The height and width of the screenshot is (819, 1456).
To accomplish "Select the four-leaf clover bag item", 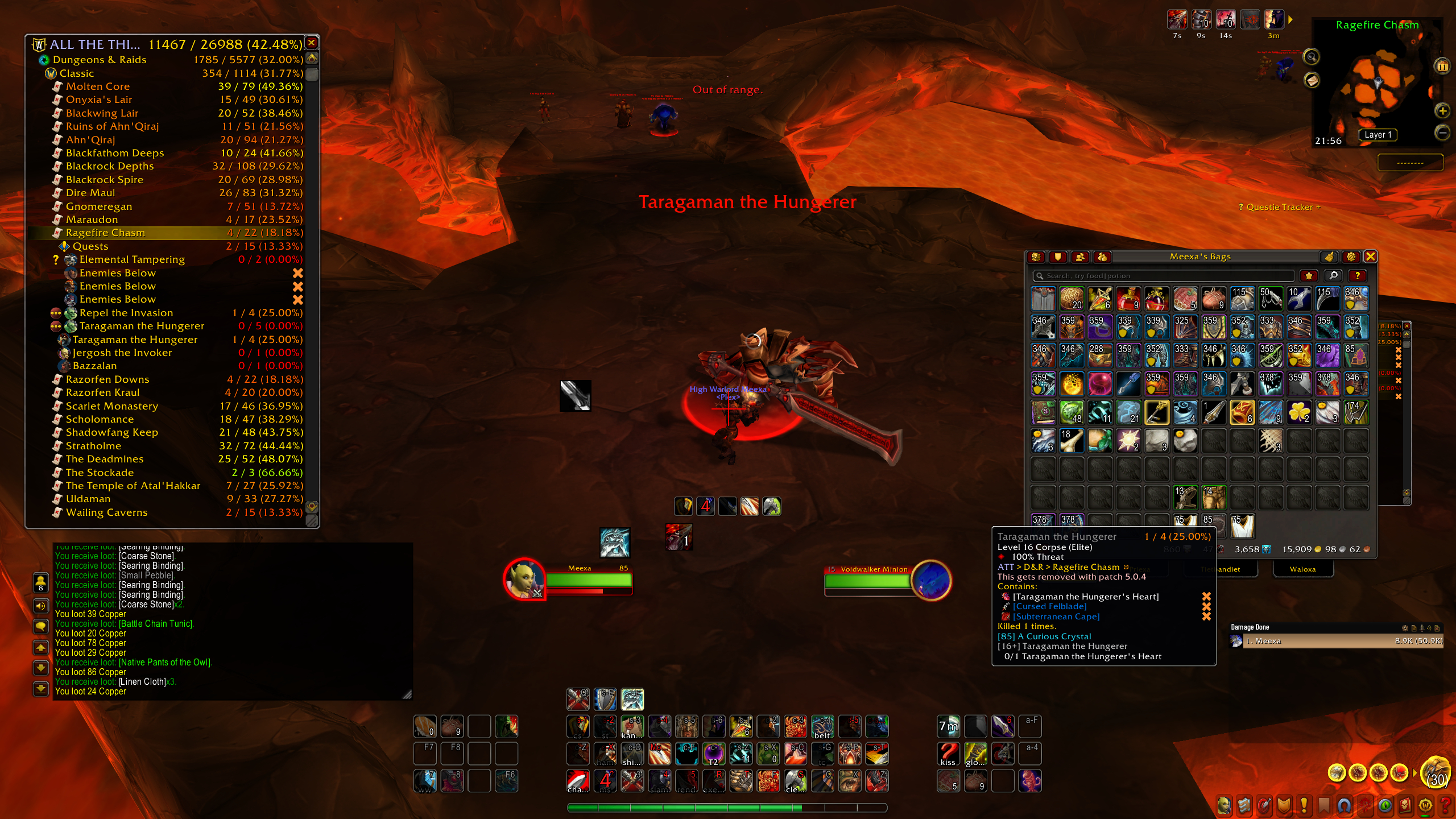I will [x=1299, y=412].
